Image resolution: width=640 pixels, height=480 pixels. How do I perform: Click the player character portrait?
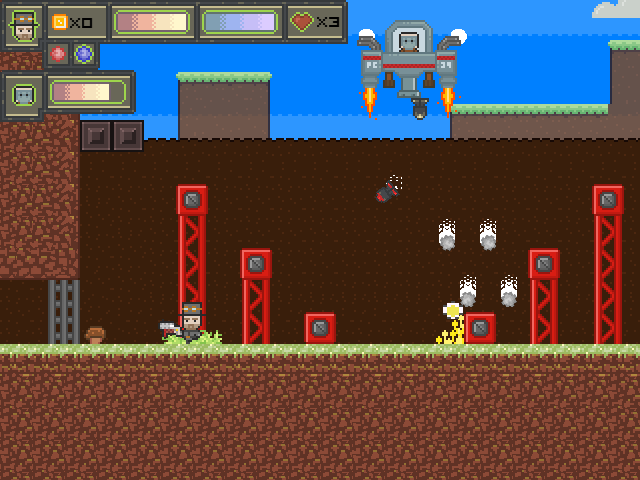coord(23,24)
